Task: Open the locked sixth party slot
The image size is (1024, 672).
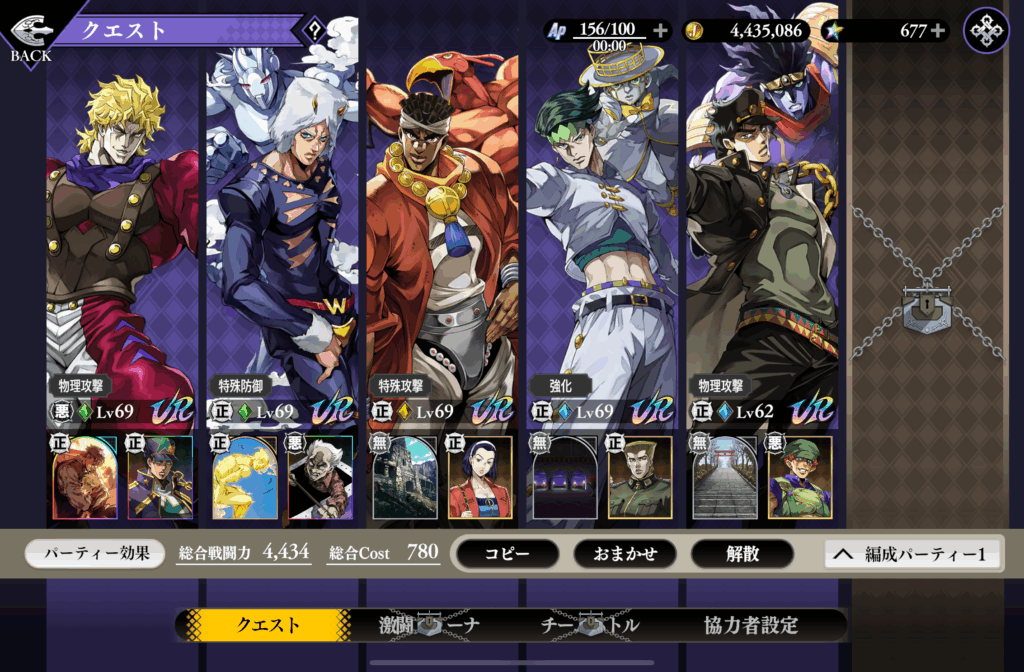Action: click(926, 300)
